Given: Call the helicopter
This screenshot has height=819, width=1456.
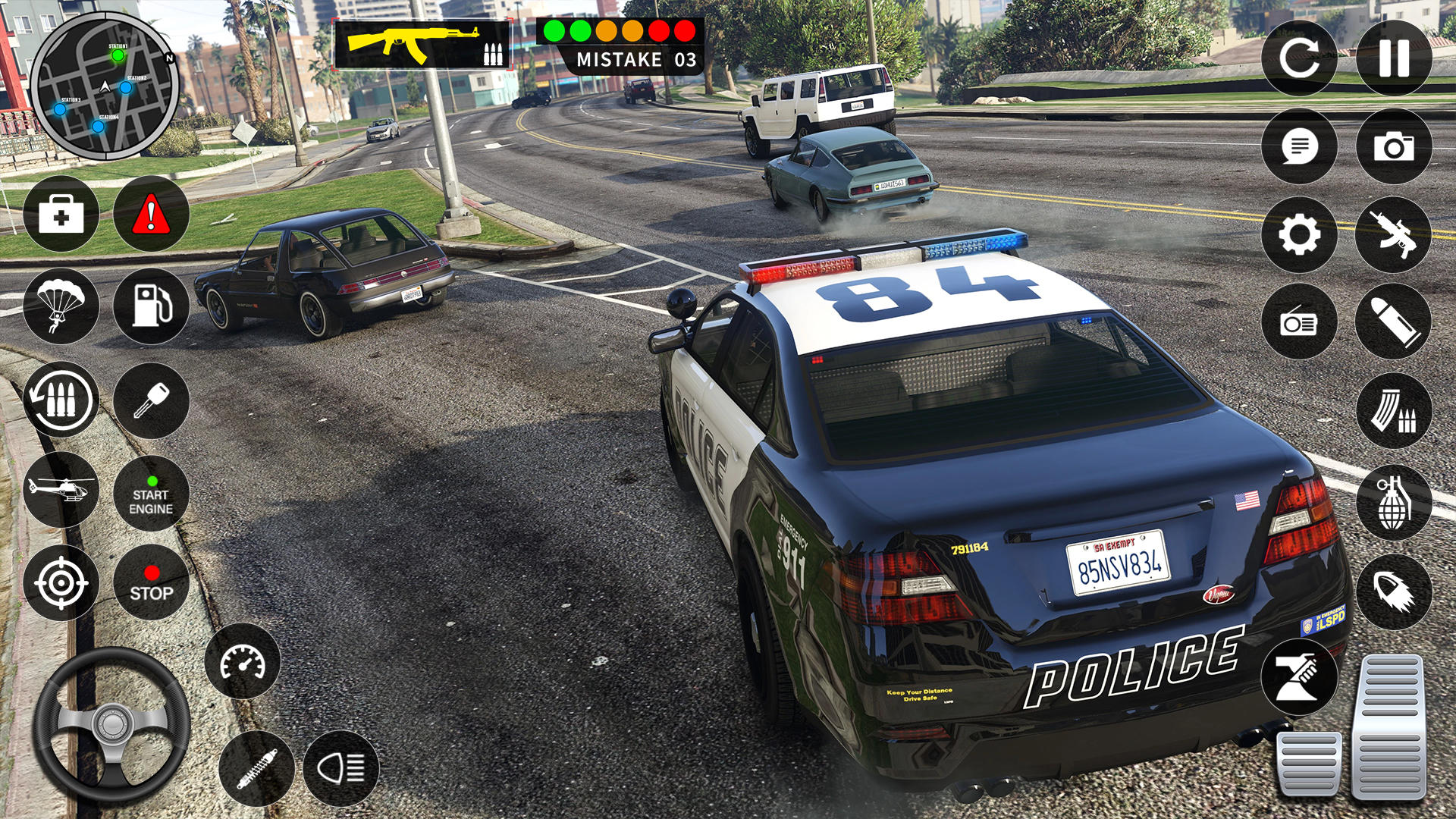Looking at the screenshot, I should (x=61, y=490).
